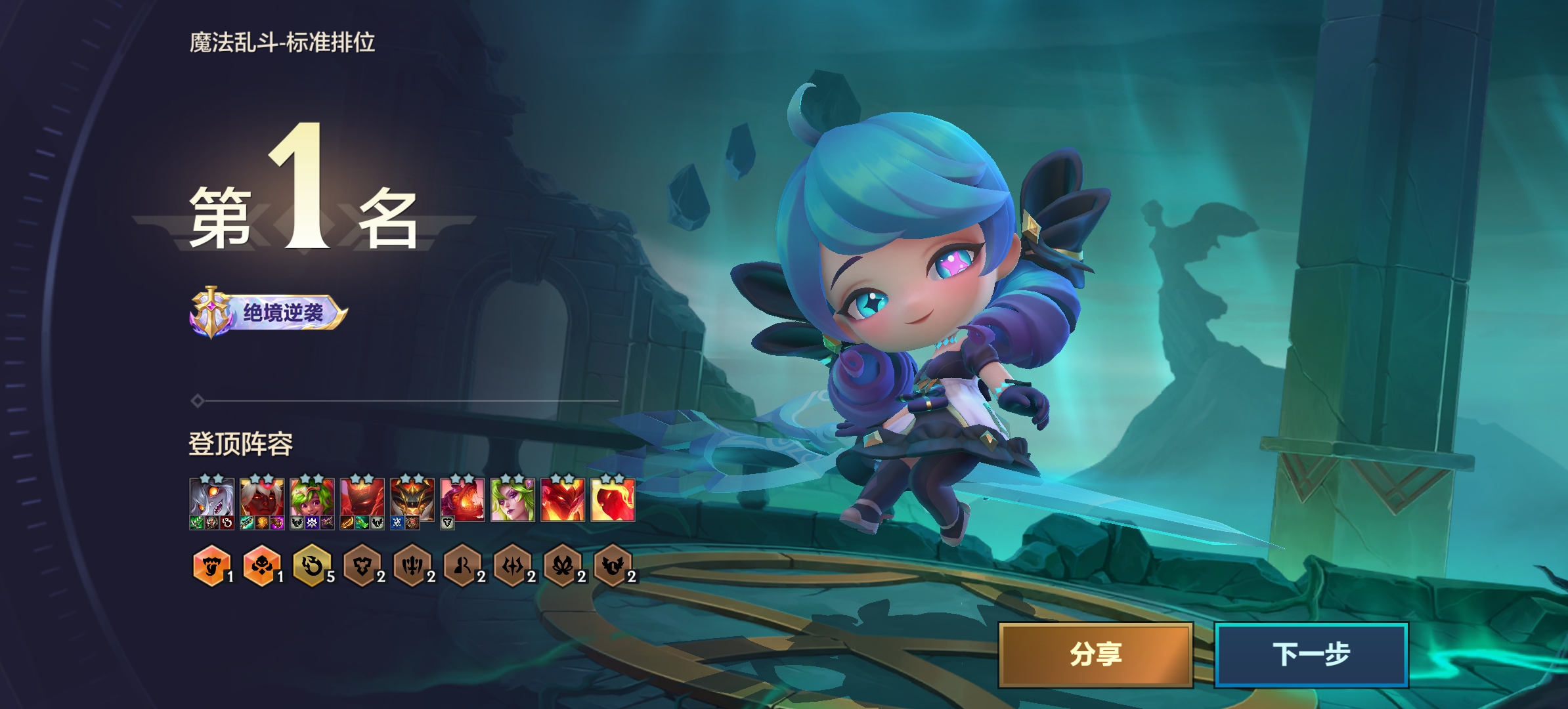Show the orange dragon-head trait icon
This screenshot has height=709, width=1568.
(211, 565)
